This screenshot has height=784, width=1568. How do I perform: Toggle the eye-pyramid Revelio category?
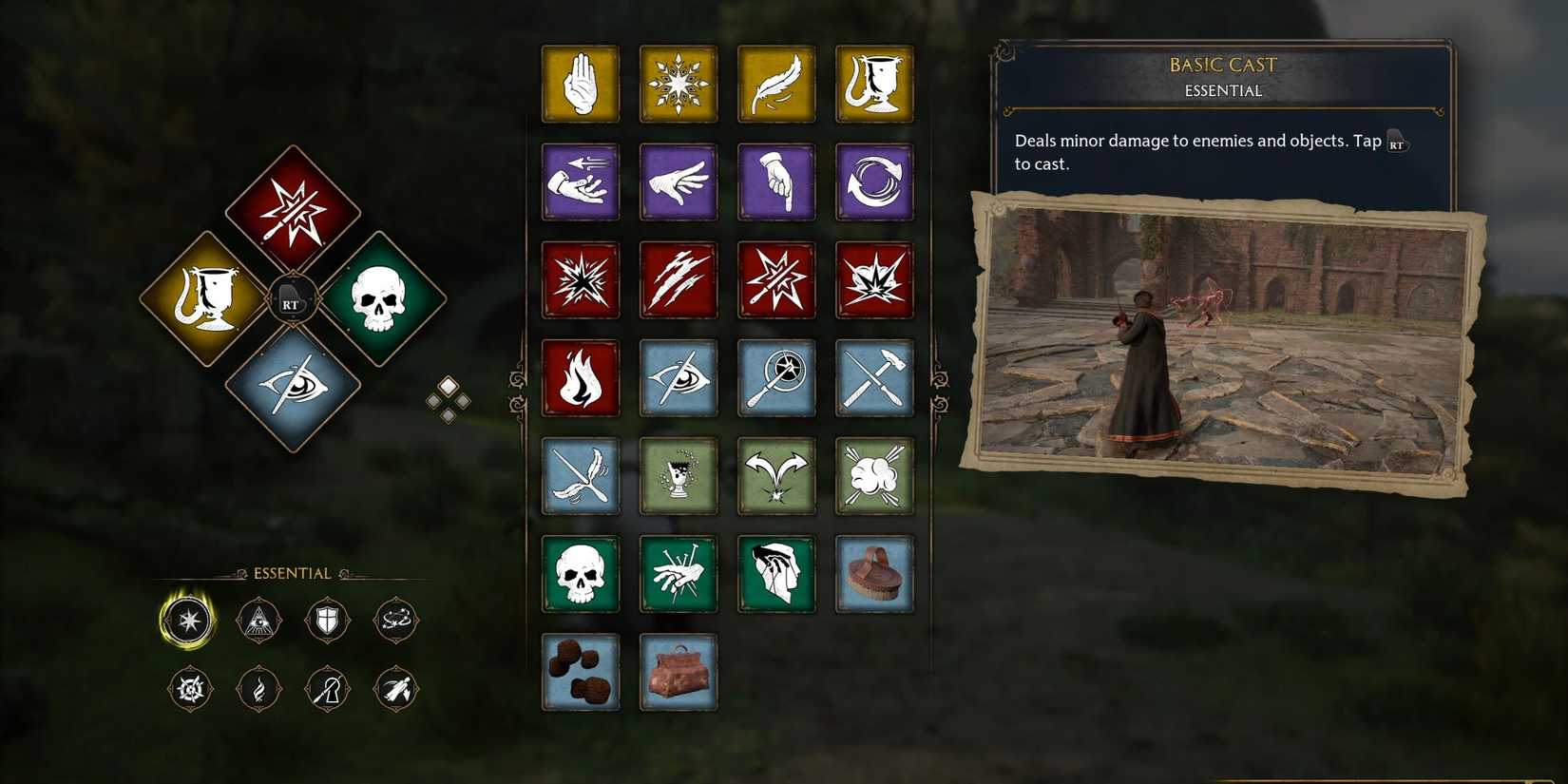(x=258, y=620)
